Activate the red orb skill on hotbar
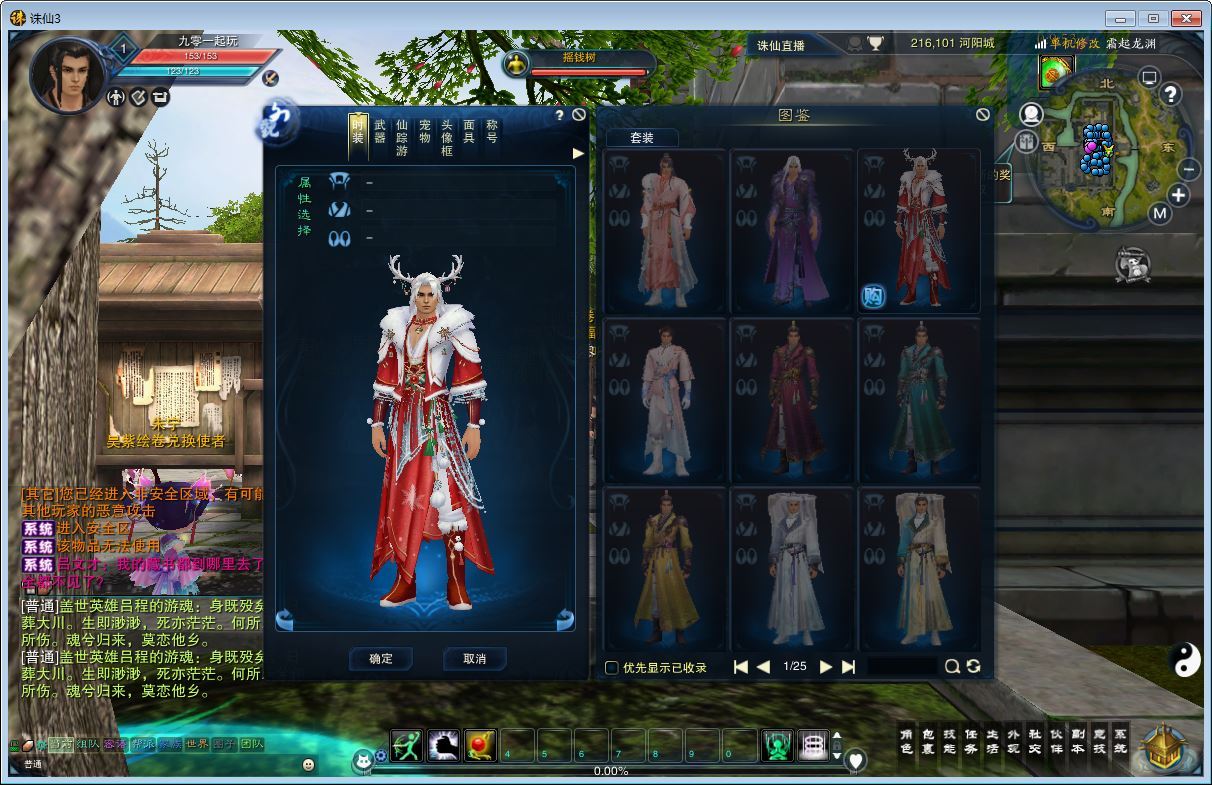Screen dimensions: 1212x785 [x=480, y=746]
